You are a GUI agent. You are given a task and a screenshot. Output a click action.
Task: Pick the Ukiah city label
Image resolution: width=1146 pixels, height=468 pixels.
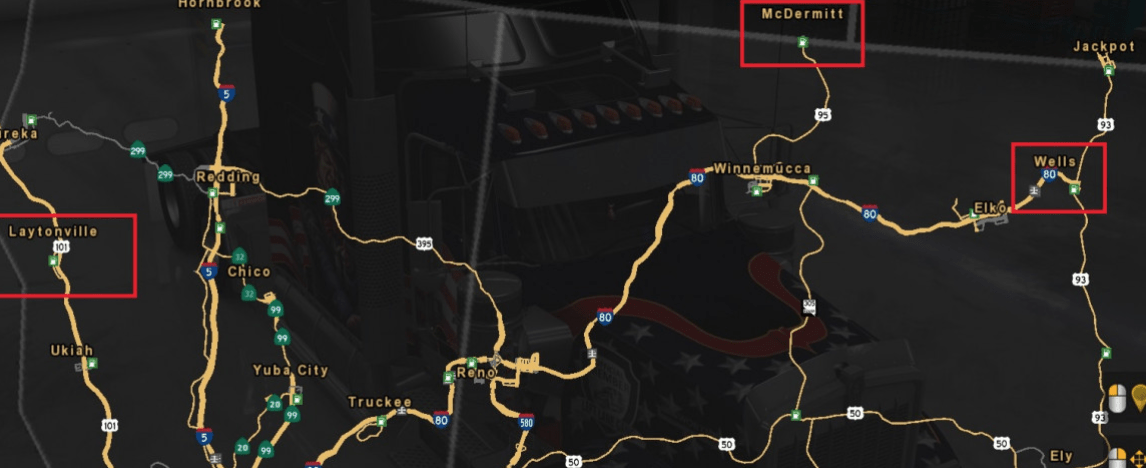coord(72,350)
